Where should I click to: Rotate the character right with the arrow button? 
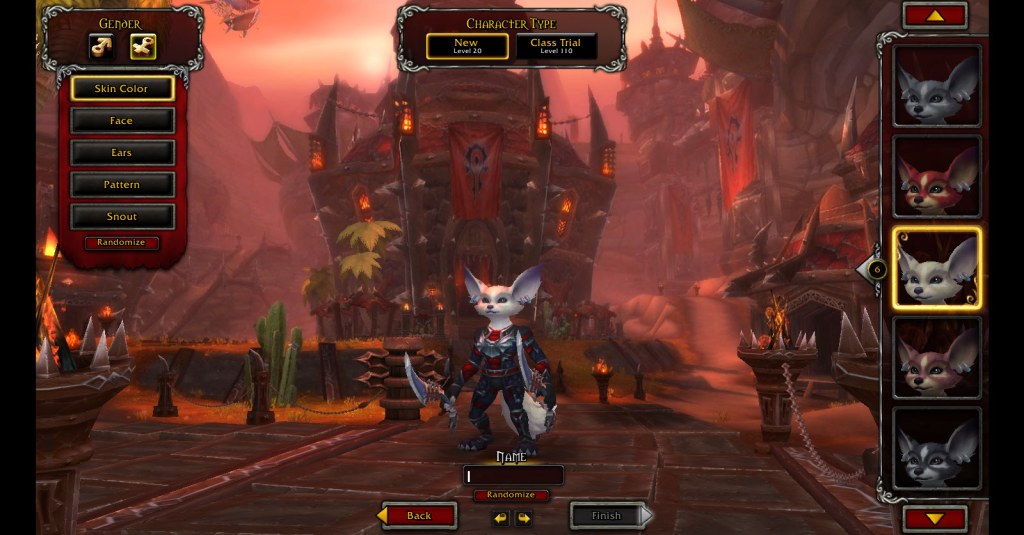click(x=524, y=518)
